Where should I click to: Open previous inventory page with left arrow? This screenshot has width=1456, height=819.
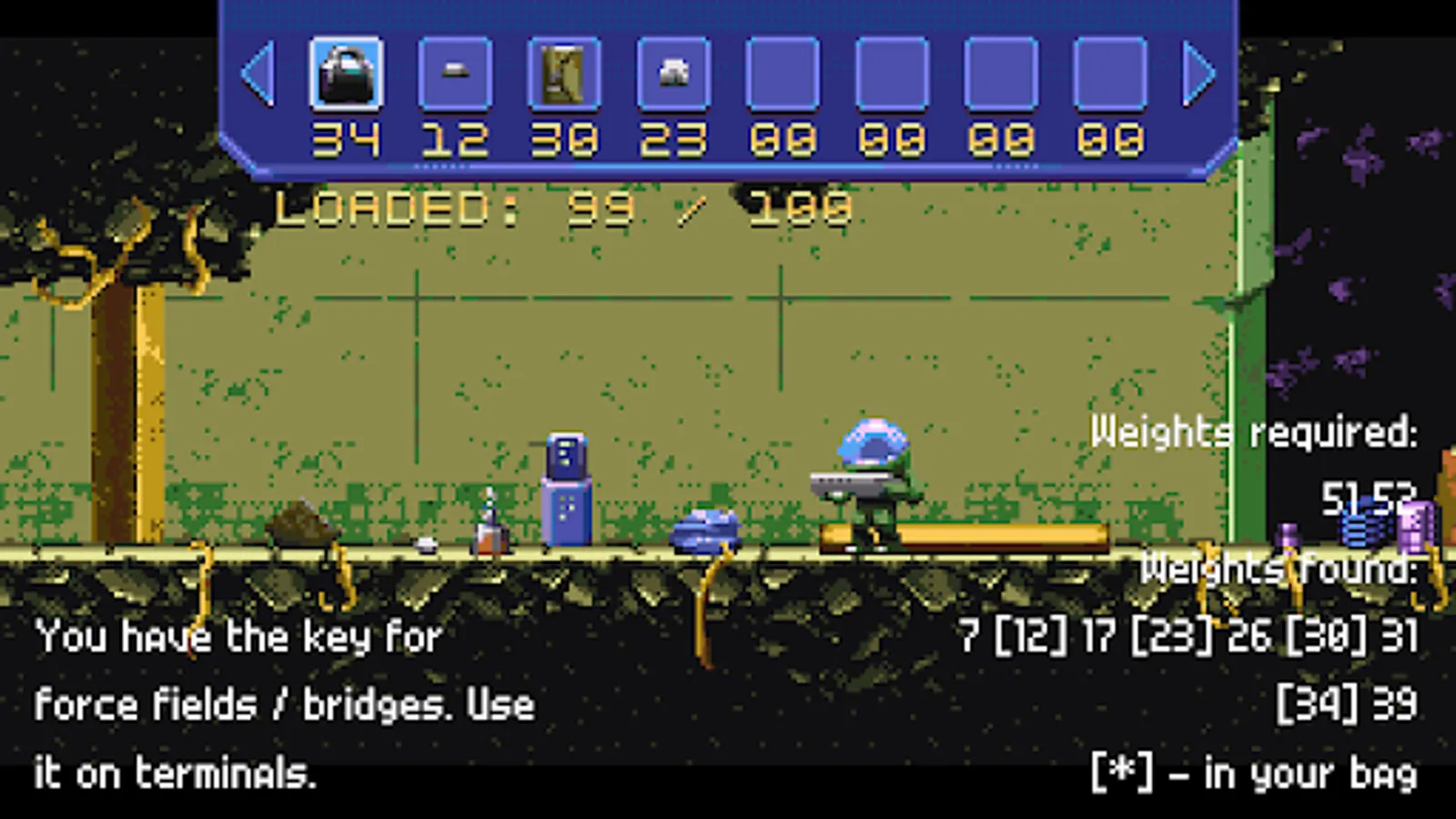click(x=259, y=73)
